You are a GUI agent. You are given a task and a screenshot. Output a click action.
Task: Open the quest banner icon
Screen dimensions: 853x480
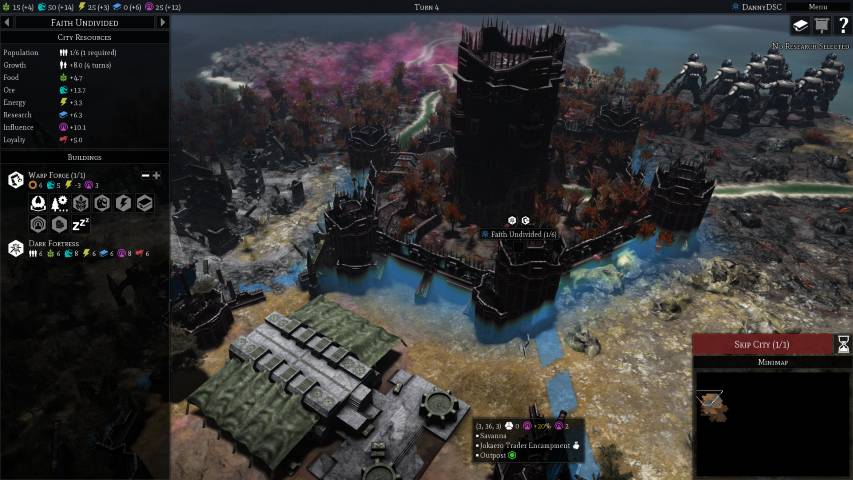[822, 26]
